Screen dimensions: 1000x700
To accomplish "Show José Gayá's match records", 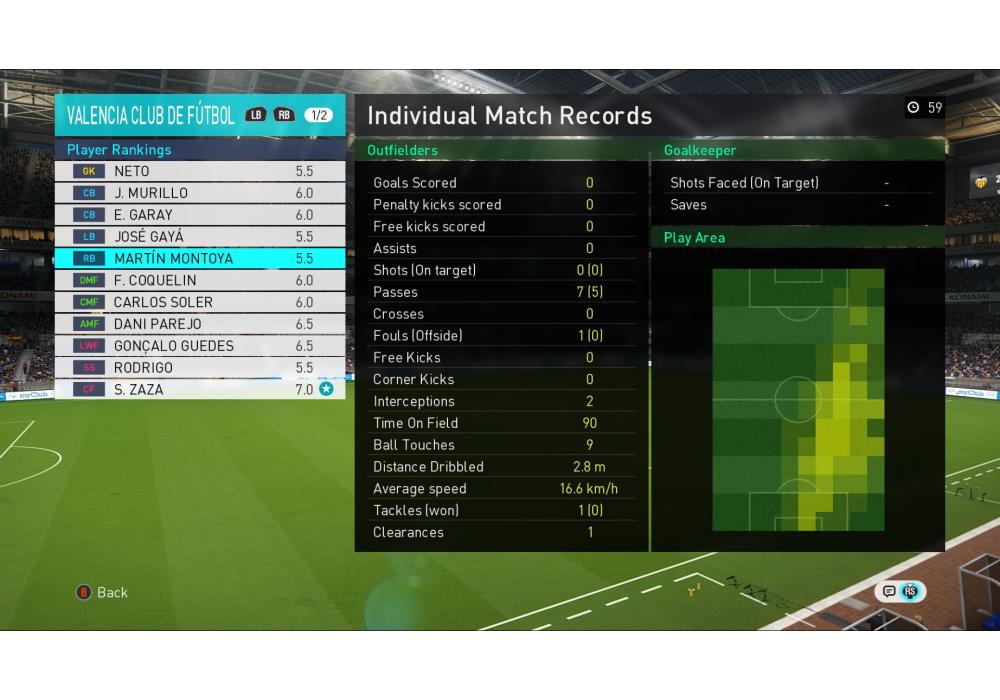I will pyautogui.click(x=200, y=237).
